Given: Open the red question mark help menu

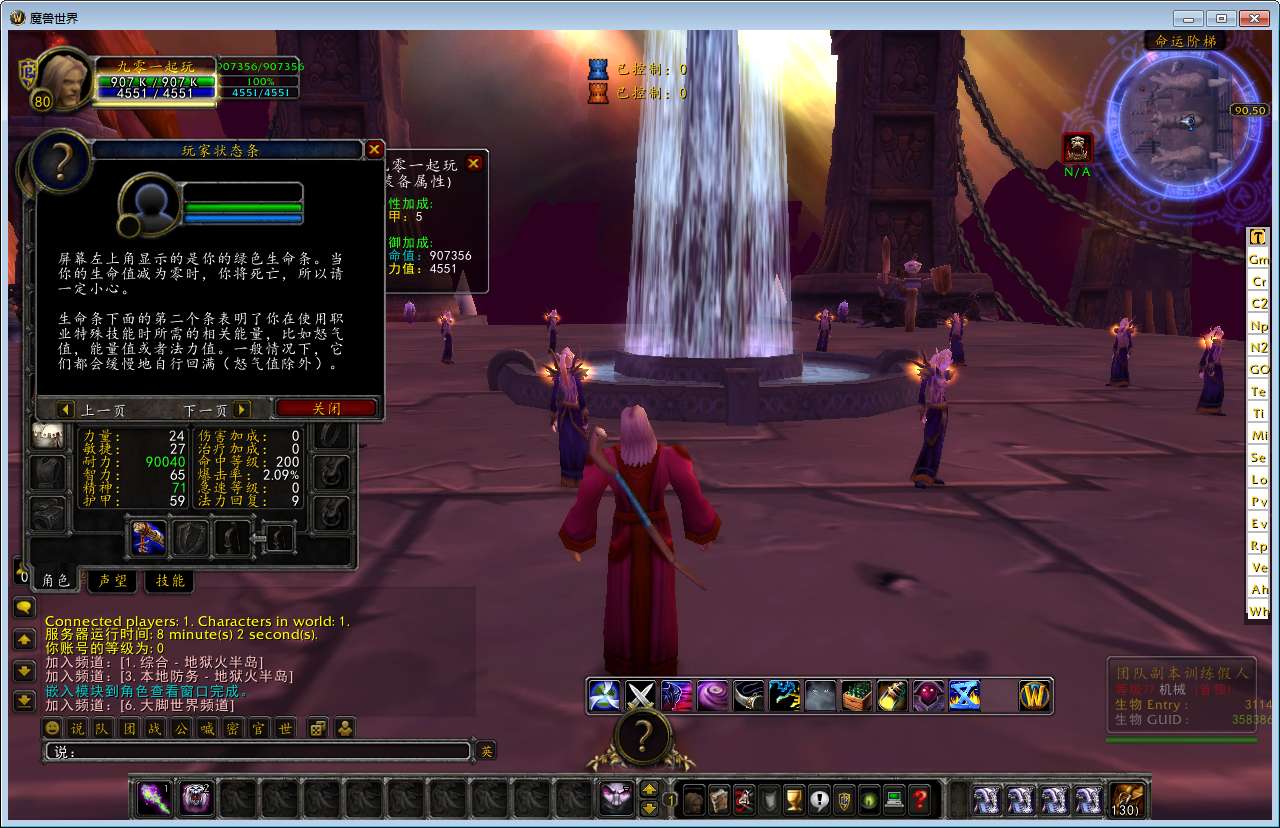Looking at the screenshot, I should click(x=920, y=799).
